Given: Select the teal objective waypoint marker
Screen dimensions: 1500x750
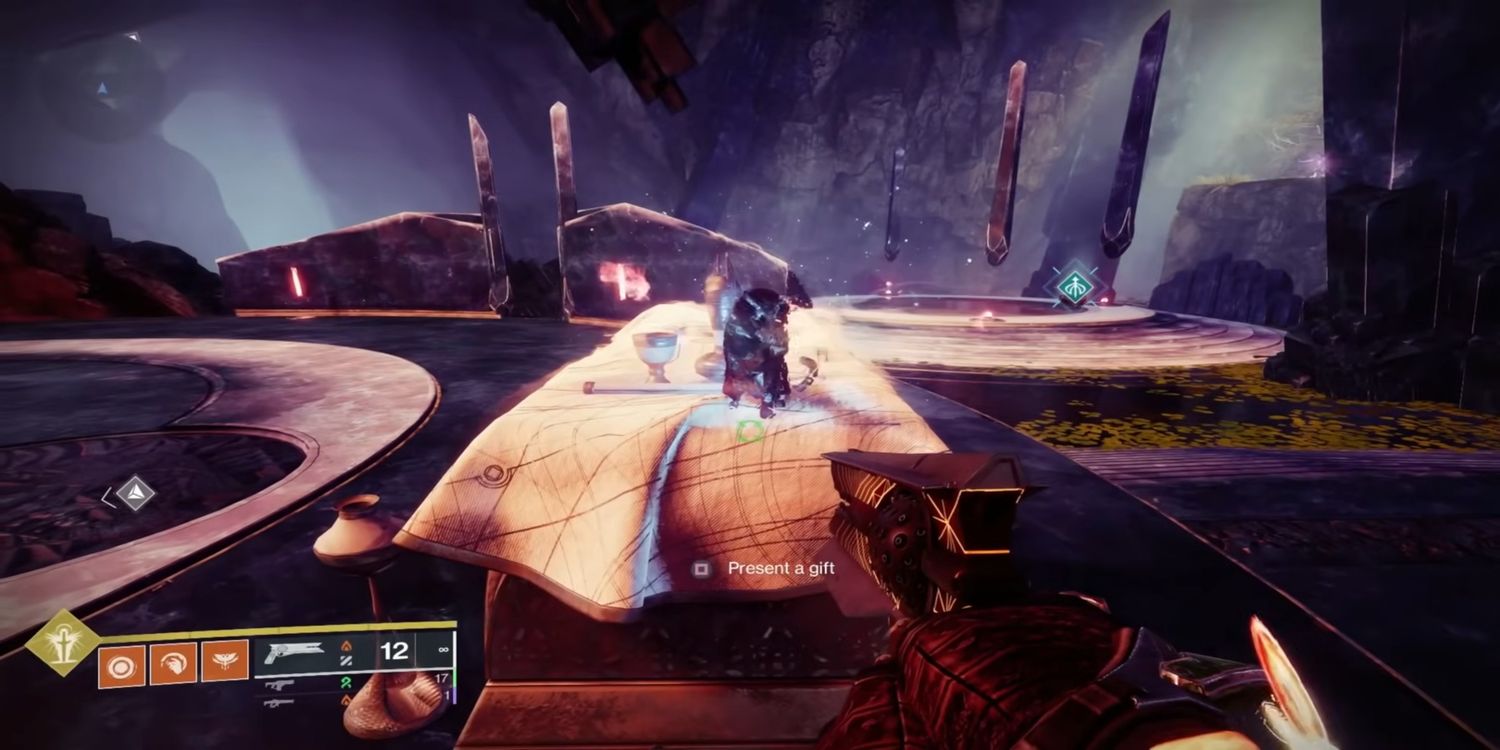Looking at the screenshot, I should point(1072,285).
